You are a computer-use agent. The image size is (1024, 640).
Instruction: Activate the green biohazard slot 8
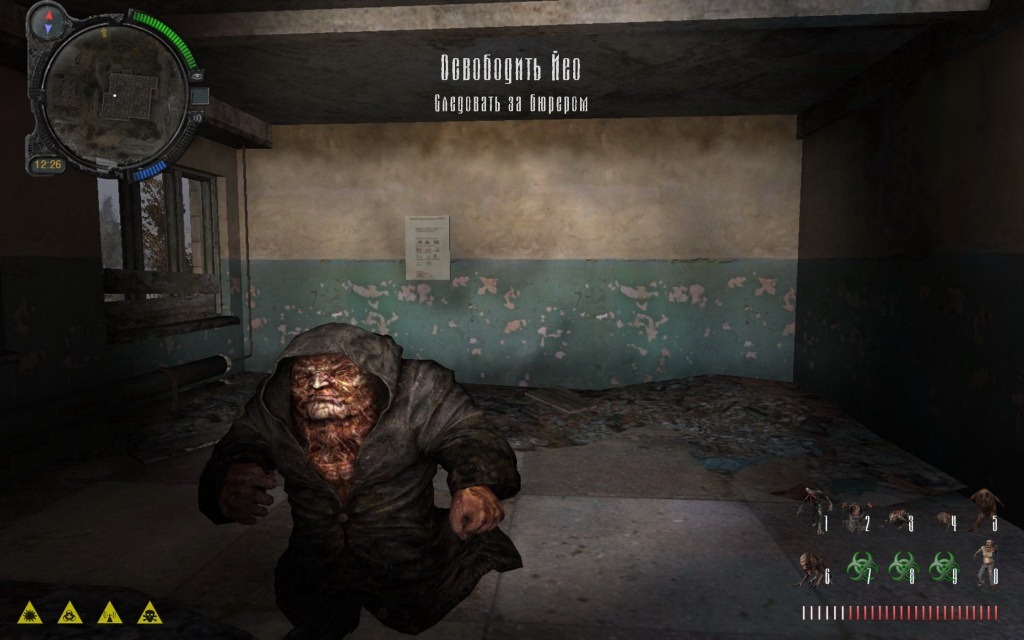point(902,567)
